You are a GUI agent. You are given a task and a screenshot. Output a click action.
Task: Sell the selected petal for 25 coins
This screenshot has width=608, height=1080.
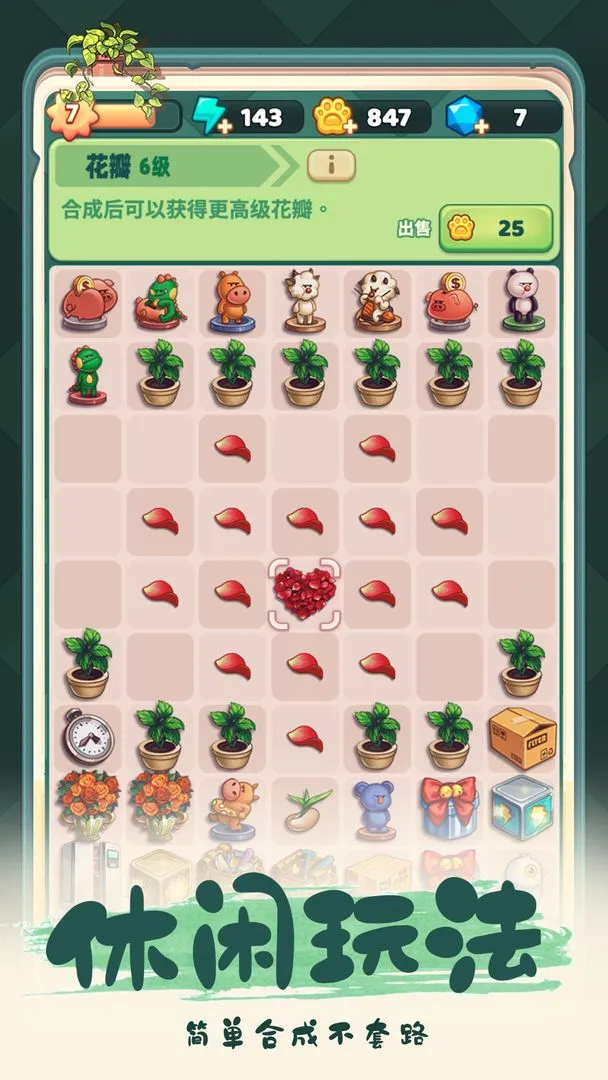(x=496, y=228)
